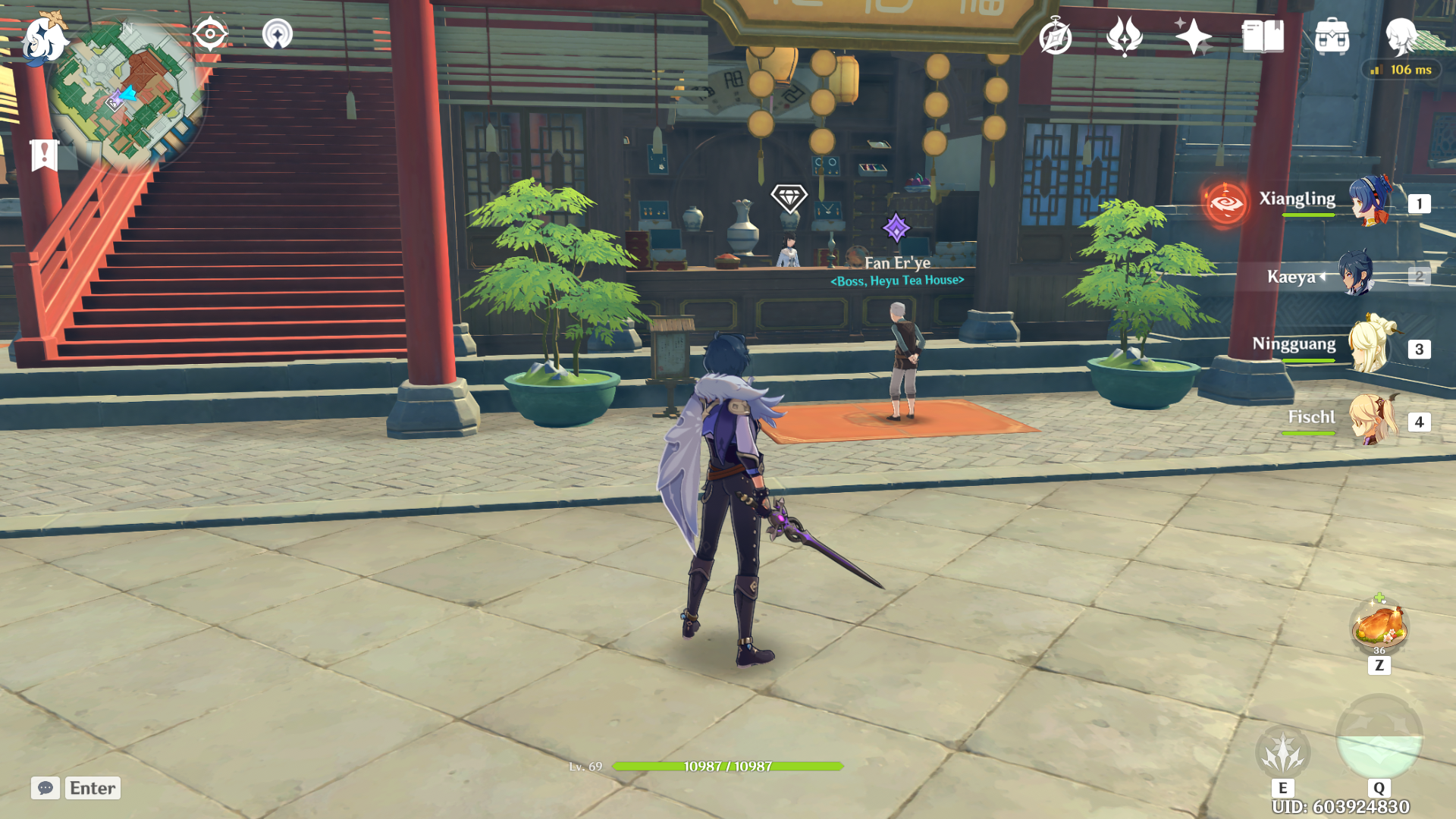Open the Adventurer Handbook compass icon

pyautogui.click(x=1055, y=36)
